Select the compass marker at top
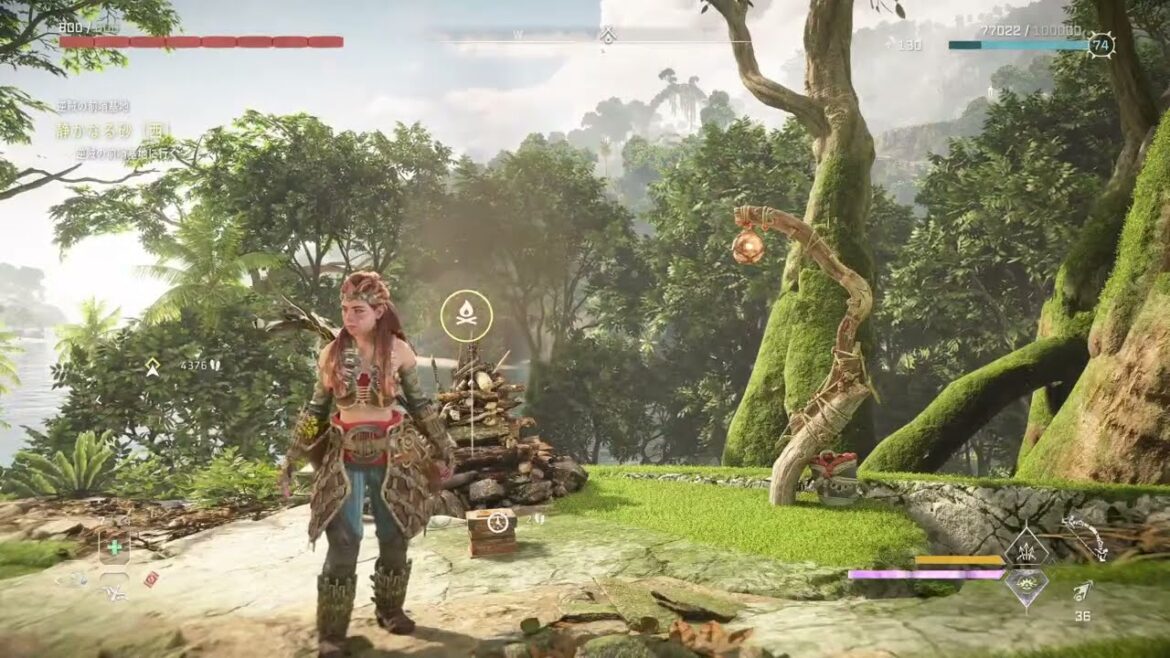The height and width of the screenshot is (658, 1170). pyautogui.click(x=607, y=36)
